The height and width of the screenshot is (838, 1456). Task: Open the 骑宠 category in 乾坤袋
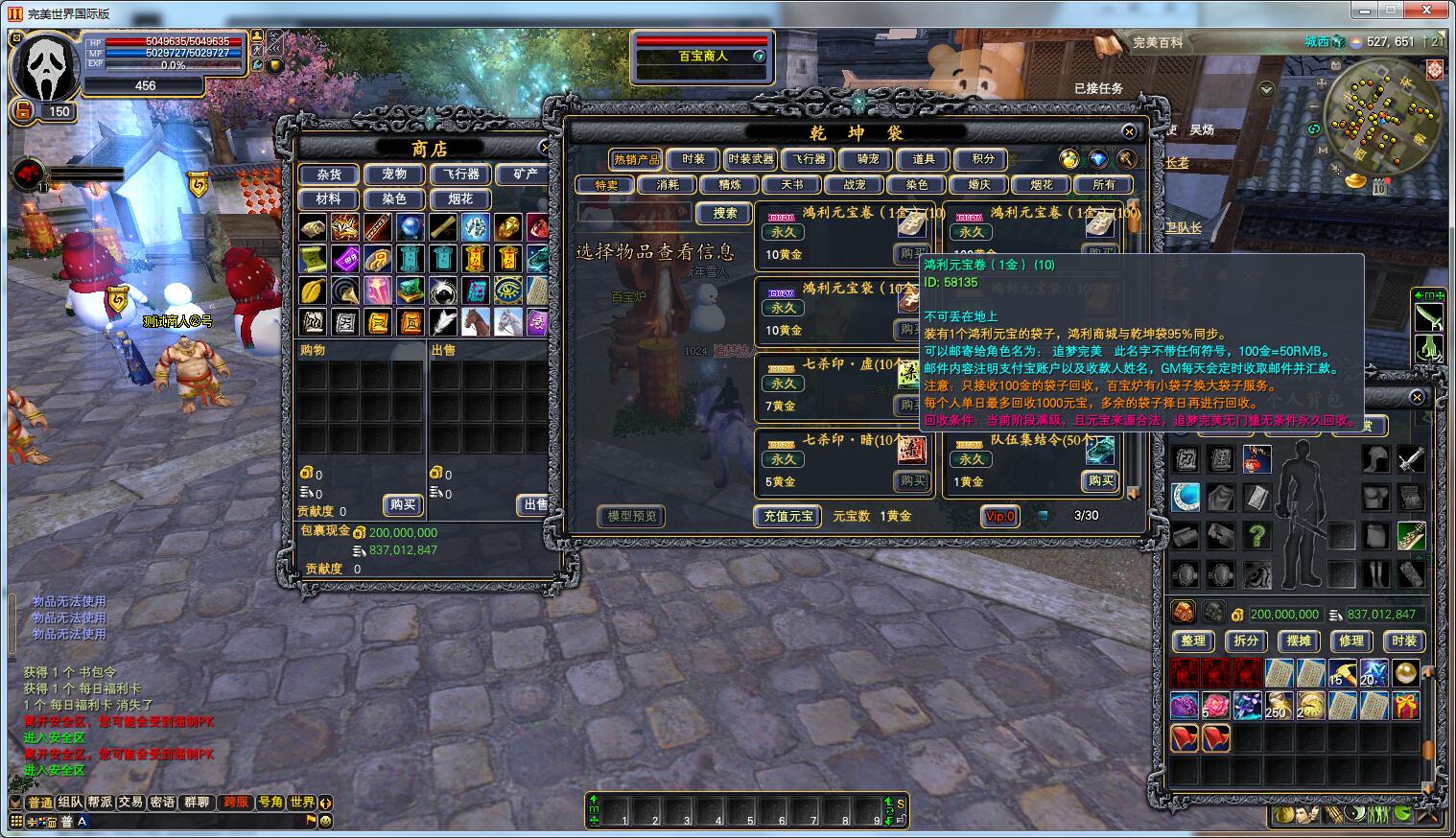867,159
